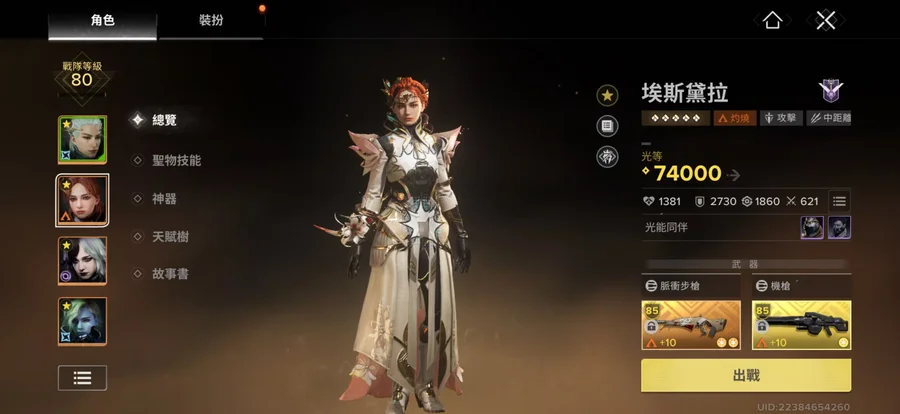Select the white-haired character portrait
Screen dimensions: 900x414
[x=82, y=139]
